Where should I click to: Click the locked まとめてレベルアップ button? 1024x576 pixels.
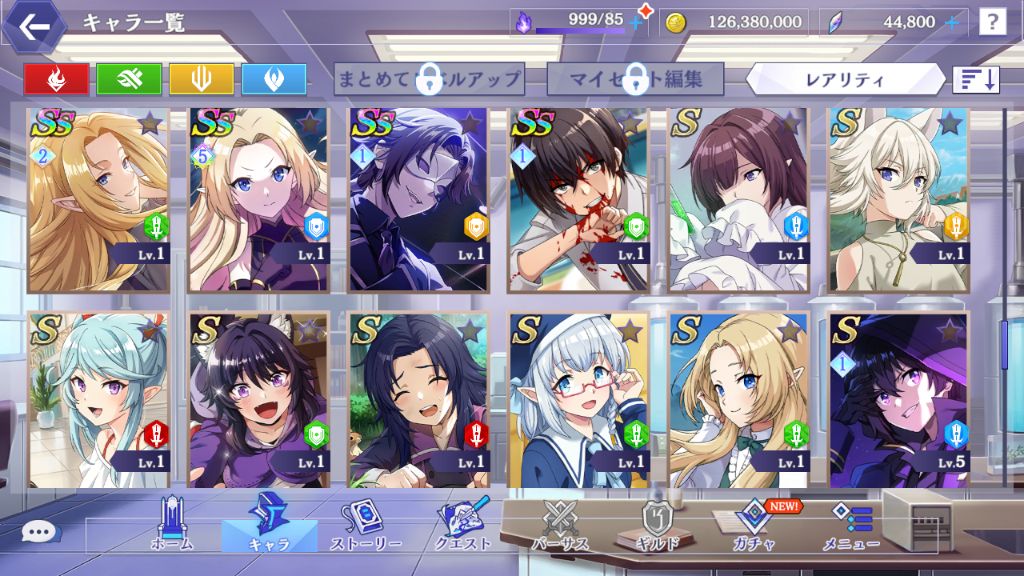pyautogui.click(x=429, y=78)
